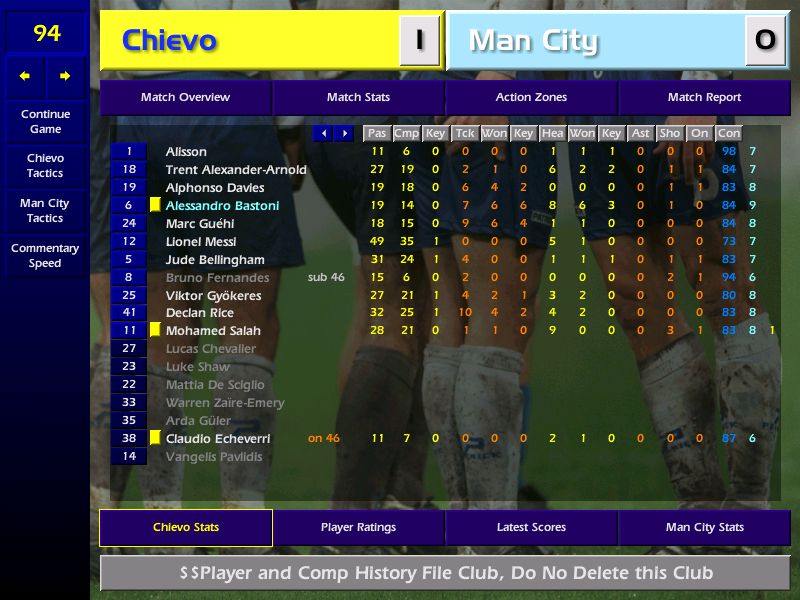Show the Latest Scores
This screenshot has height=600, width=800.
pyautogui.click(x=531, y=527)
